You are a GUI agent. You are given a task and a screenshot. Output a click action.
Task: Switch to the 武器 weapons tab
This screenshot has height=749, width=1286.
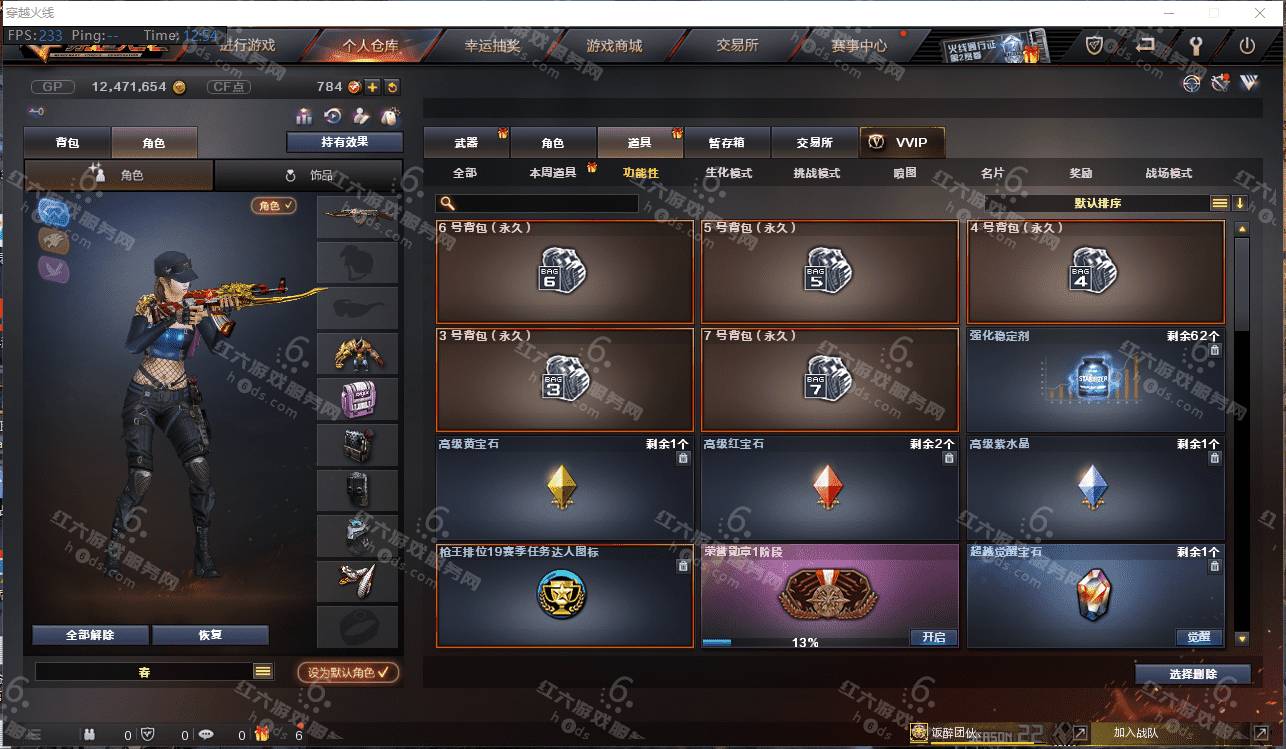click(466, 143)
